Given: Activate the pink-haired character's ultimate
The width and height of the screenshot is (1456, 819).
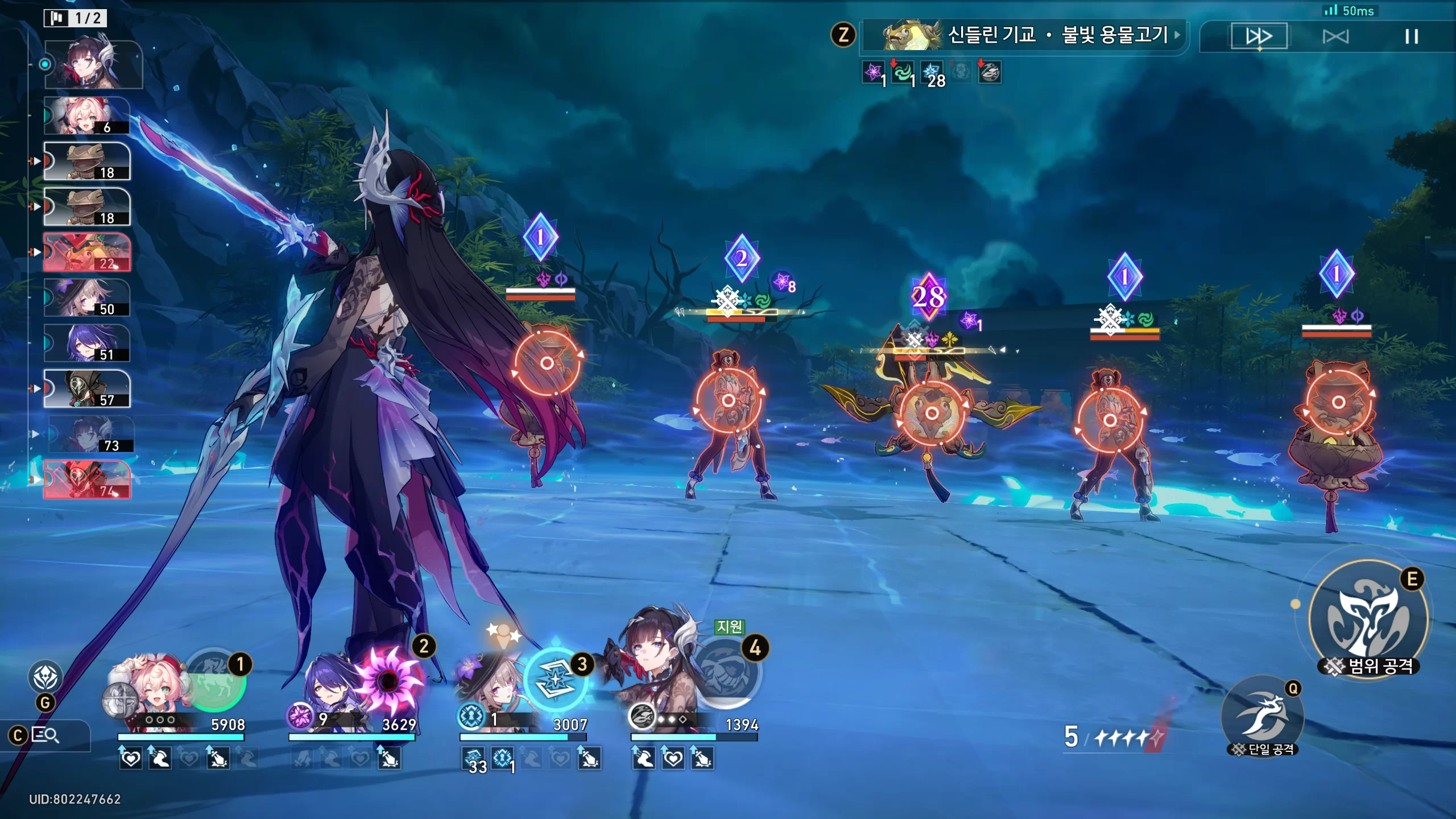Looking at the screenshot, I should coord(215,681).
